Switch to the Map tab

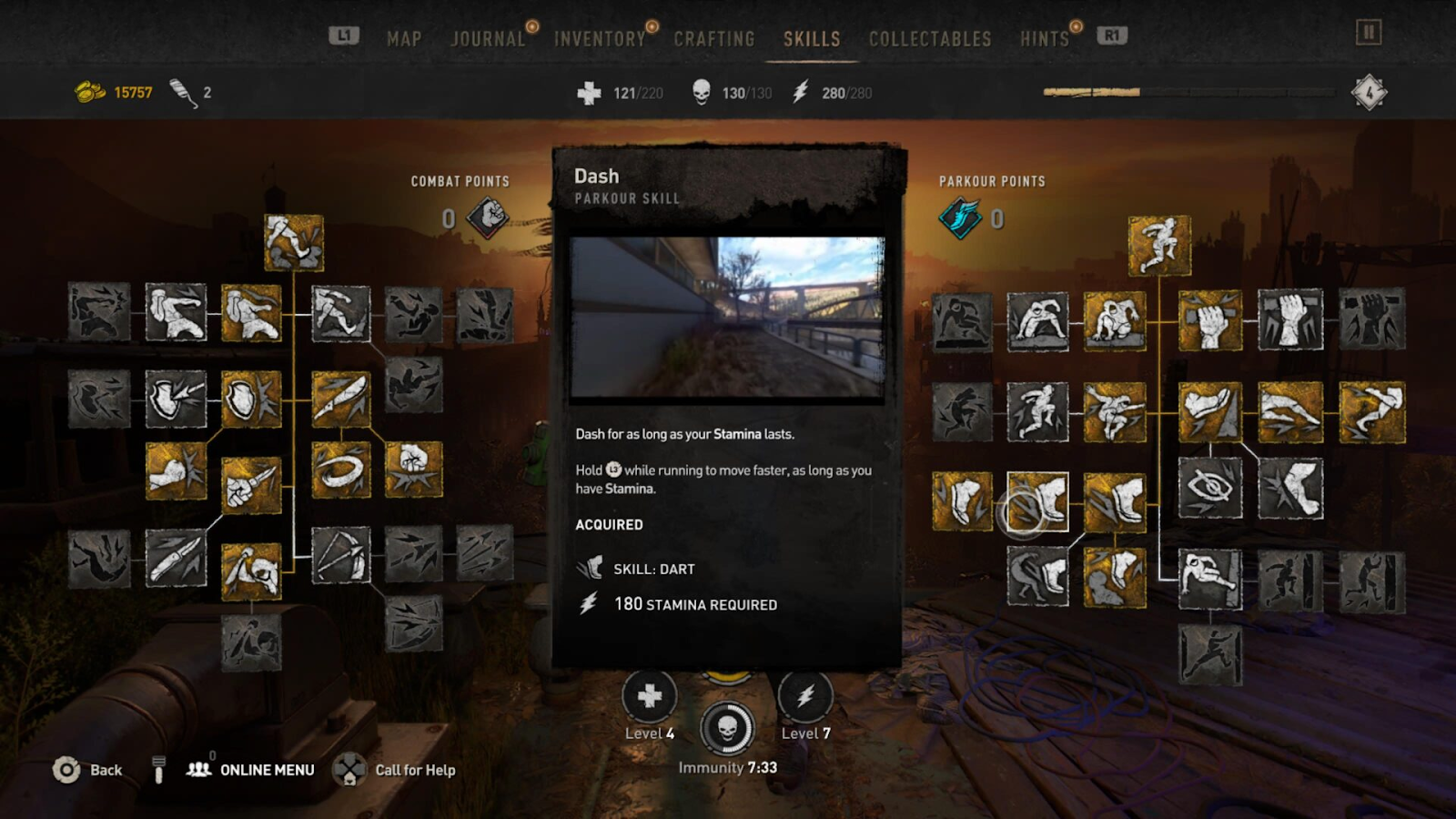(404, 39)
